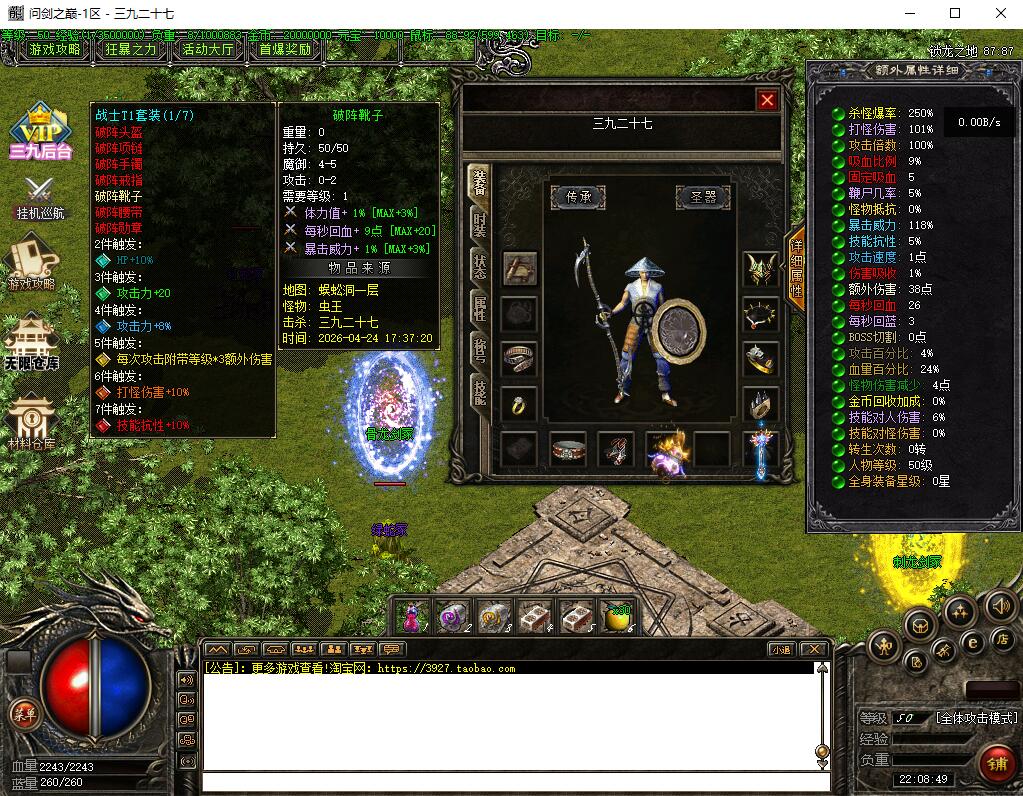The height and width of the screenshot is (796, 1023).
Task: Maximize the game window
Action: point(955,13)
